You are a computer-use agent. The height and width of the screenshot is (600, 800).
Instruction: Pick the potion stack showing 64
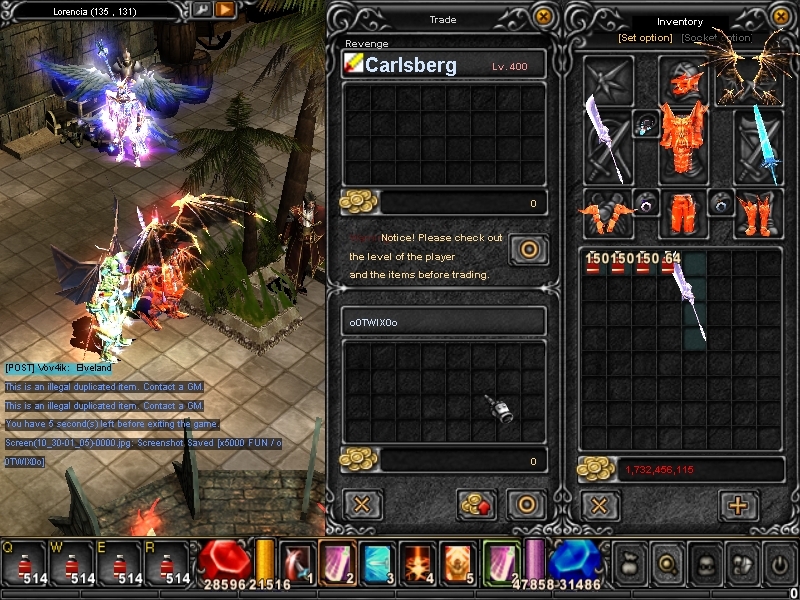click(669, 266)
